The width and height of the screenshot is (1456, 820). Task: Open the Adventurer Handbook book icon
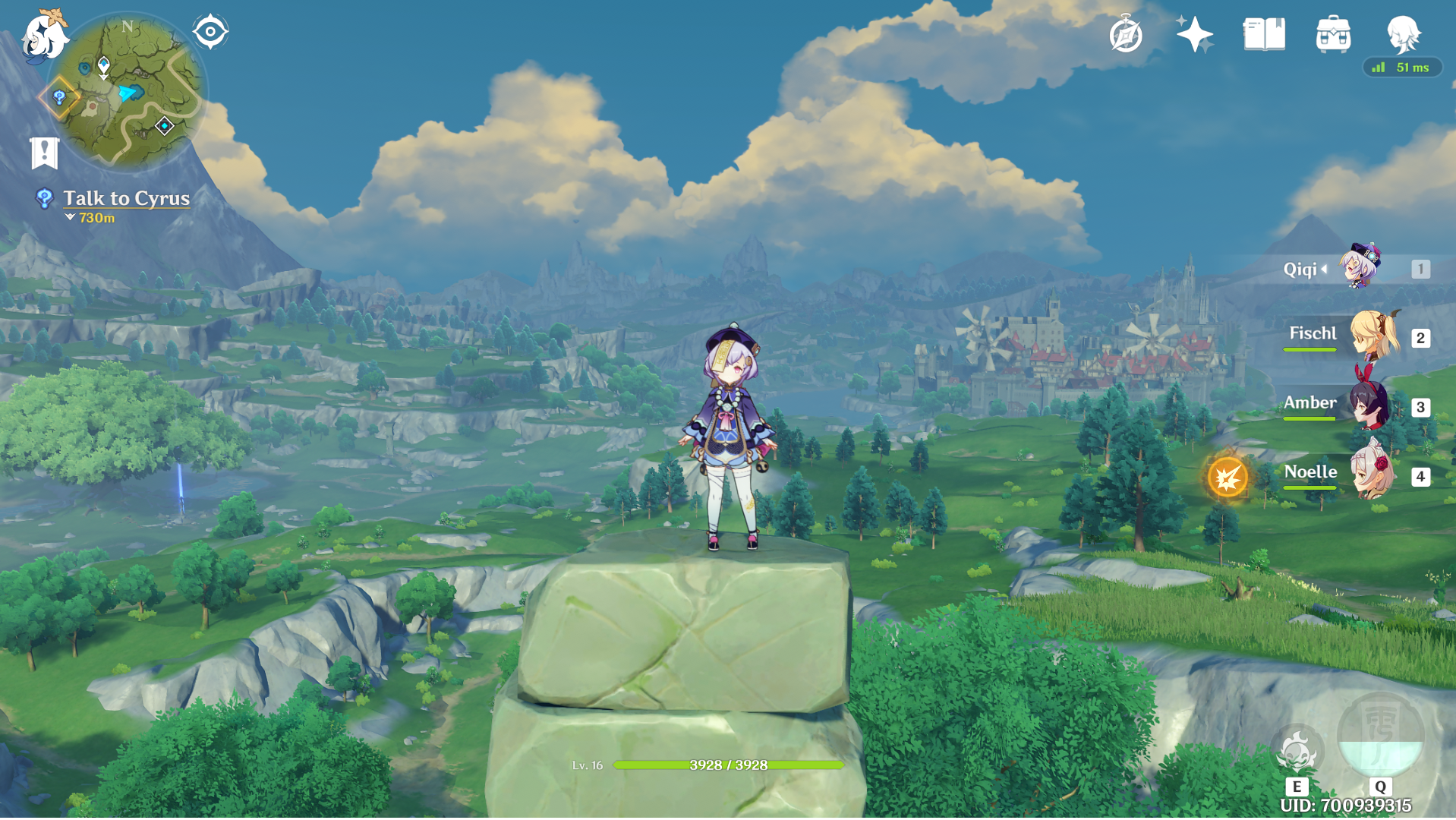coord(1264,35)
